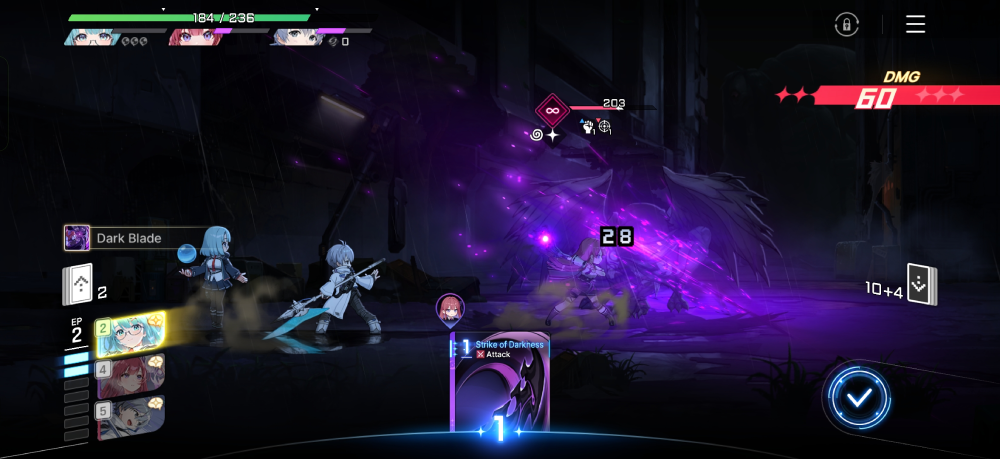The image size is (1000, 459).
Task: Open the blue-haired party member's top portrait
Action: point(295,37)
